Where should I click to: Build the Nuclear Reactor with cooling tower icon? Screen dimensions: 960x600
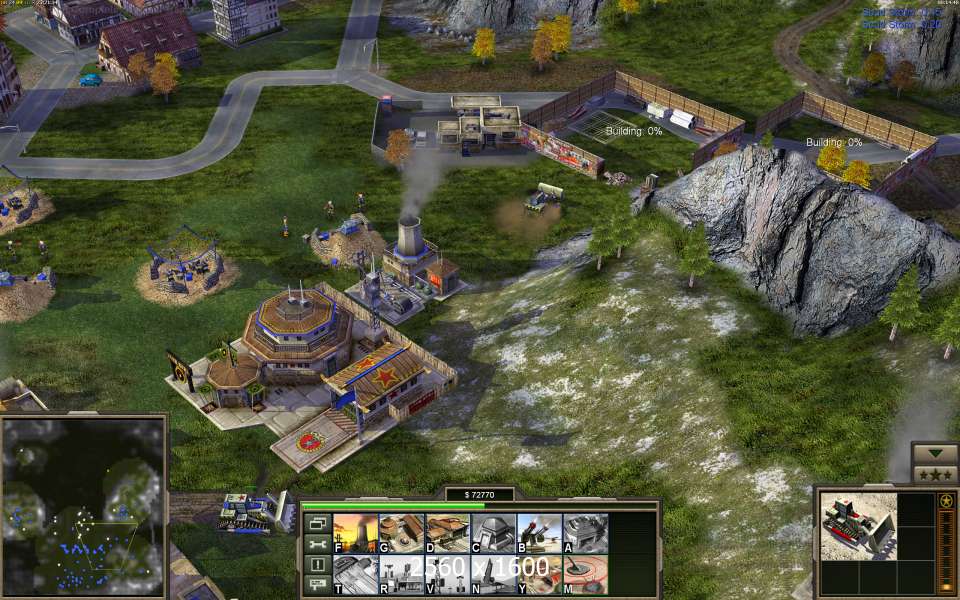tap(354, 533)
